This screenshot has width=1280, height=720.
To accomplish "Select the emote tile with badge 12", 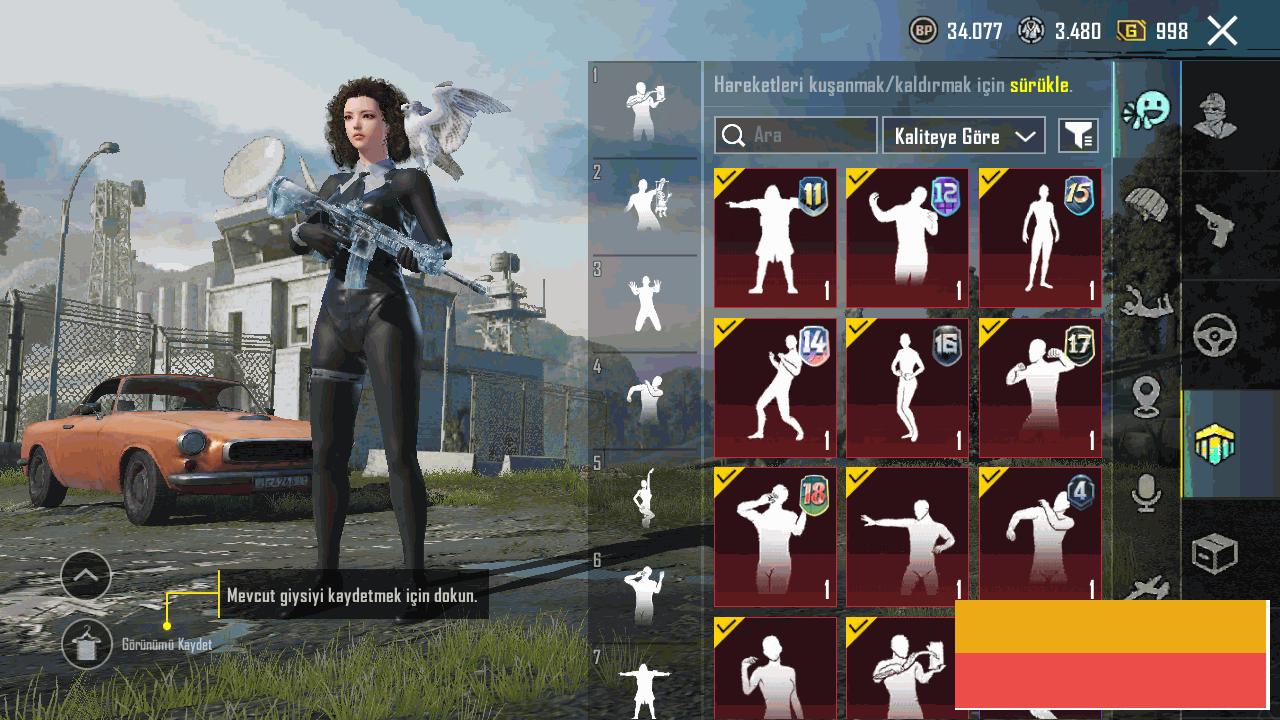I will (x=907, y=238).
